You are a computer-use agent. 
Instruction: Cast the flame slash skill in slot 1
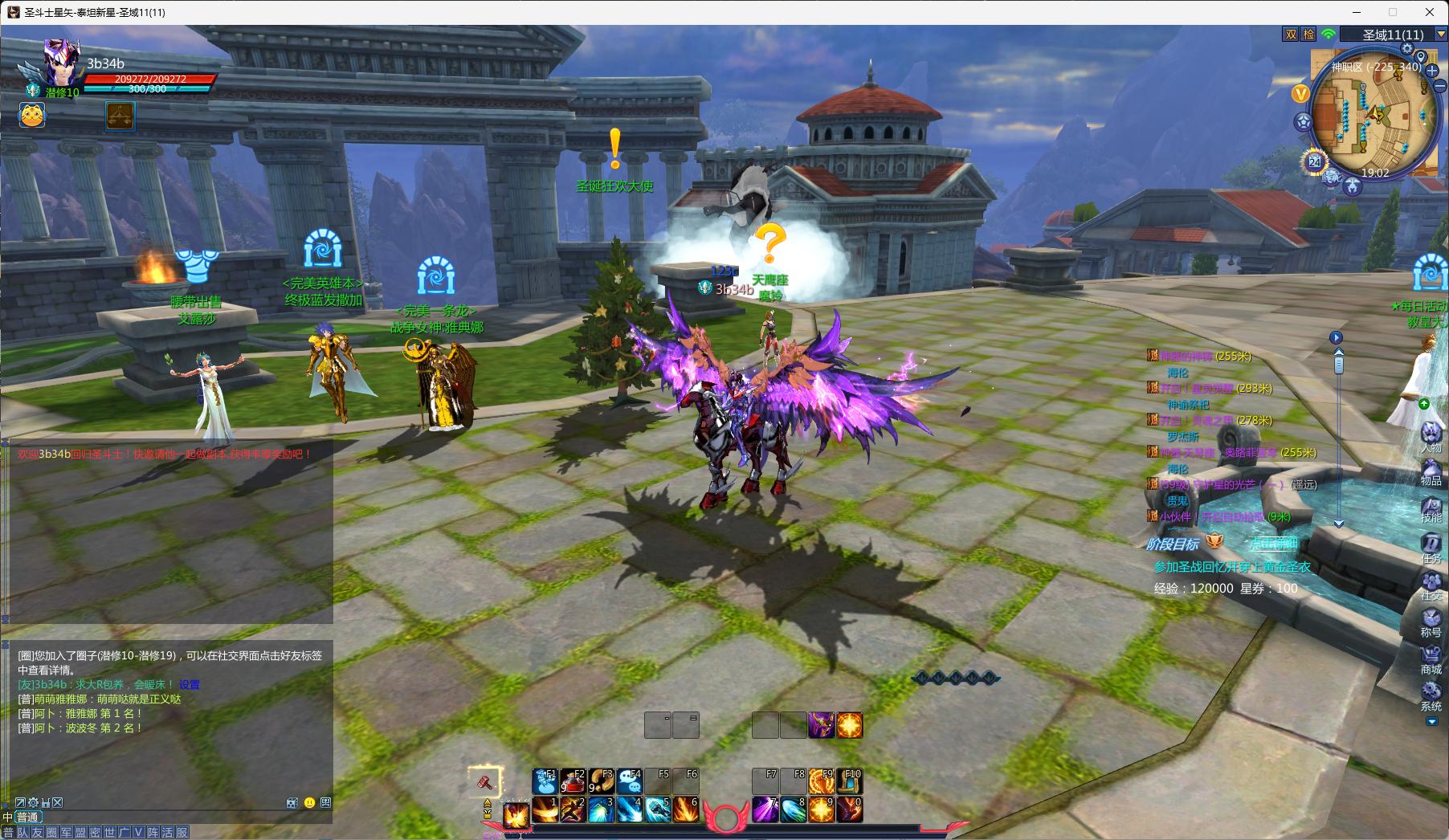(x=545, y=809)
